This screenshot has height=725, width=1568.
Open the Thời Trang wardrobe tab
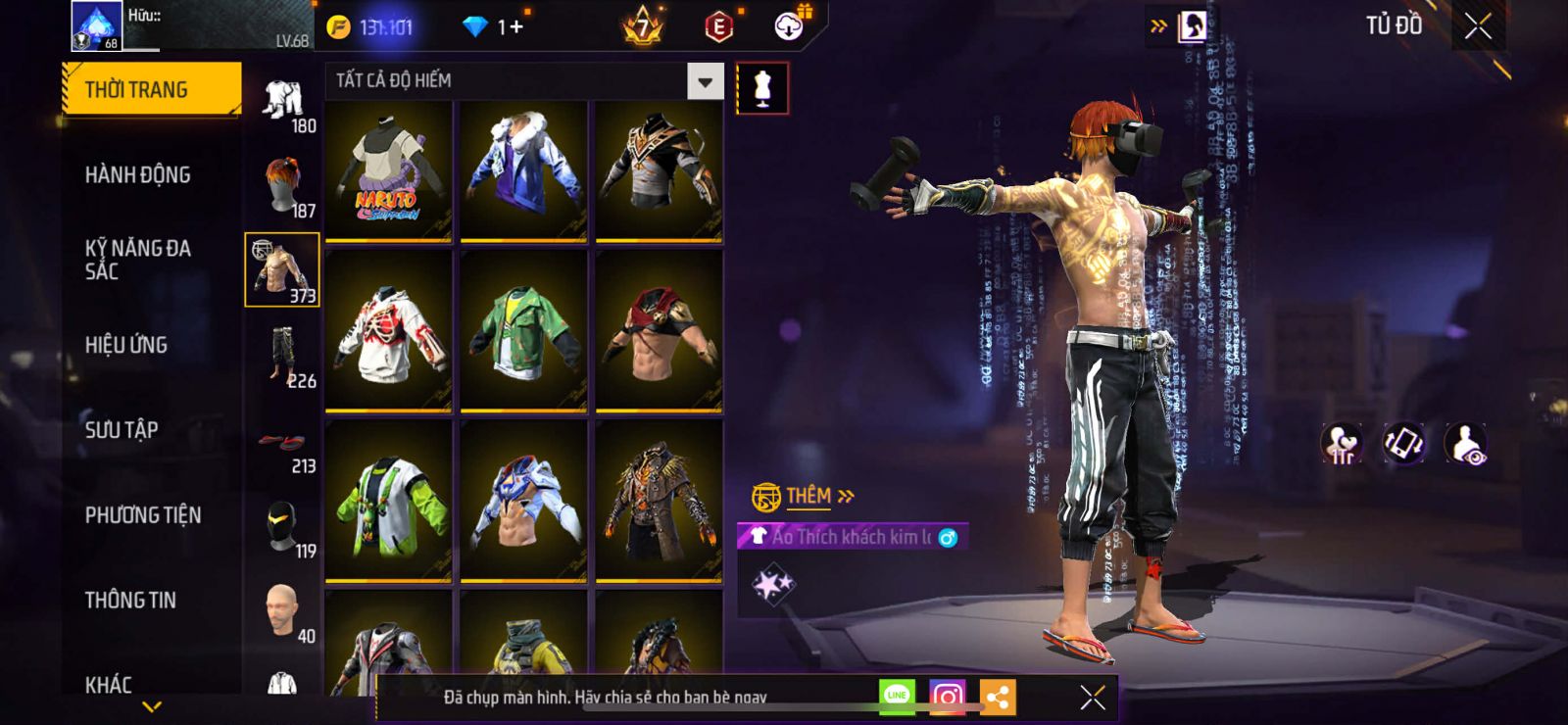(151, 89)
